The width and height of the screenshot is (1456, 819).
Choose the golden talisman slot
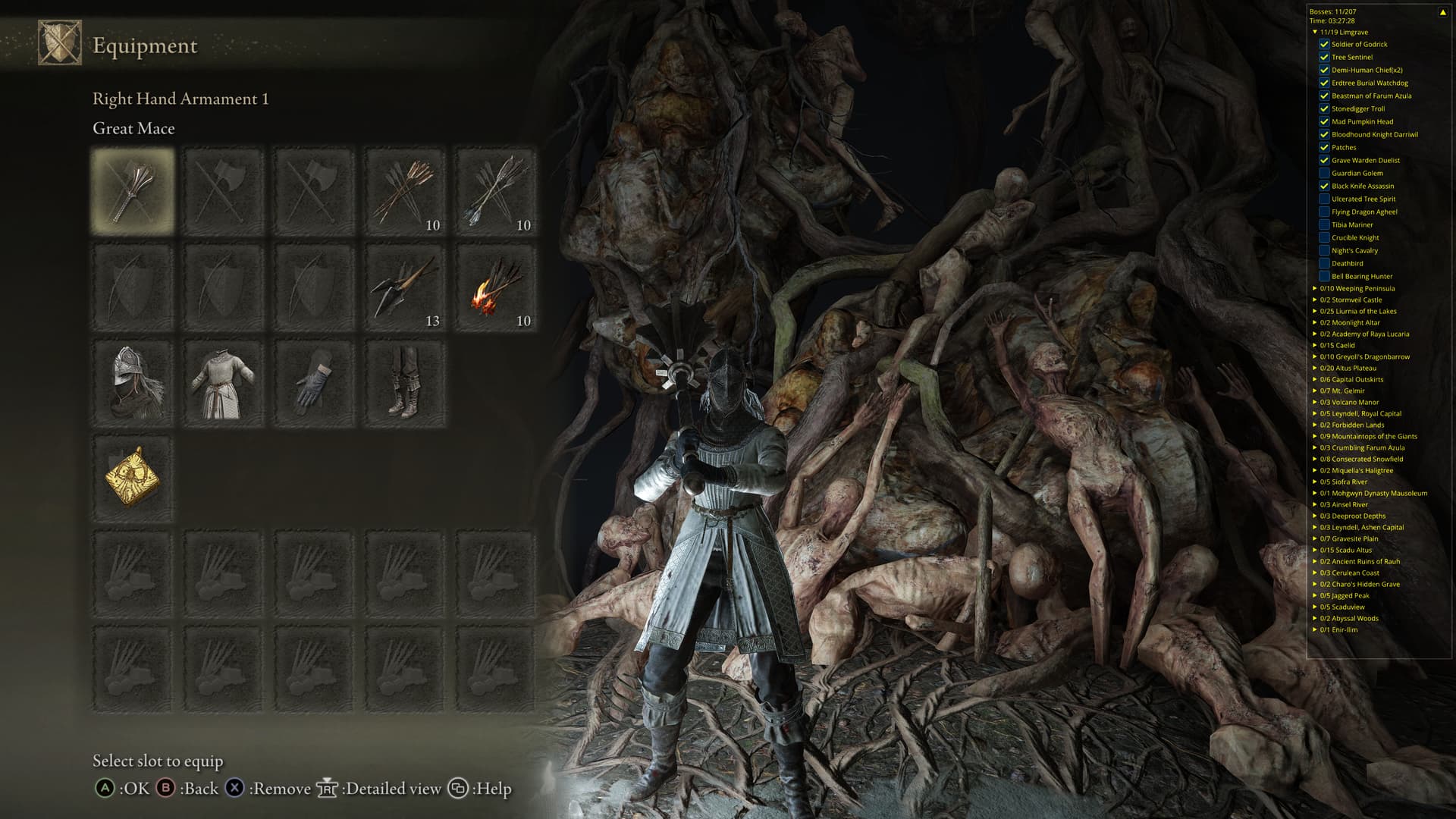[x=133, y=478]
